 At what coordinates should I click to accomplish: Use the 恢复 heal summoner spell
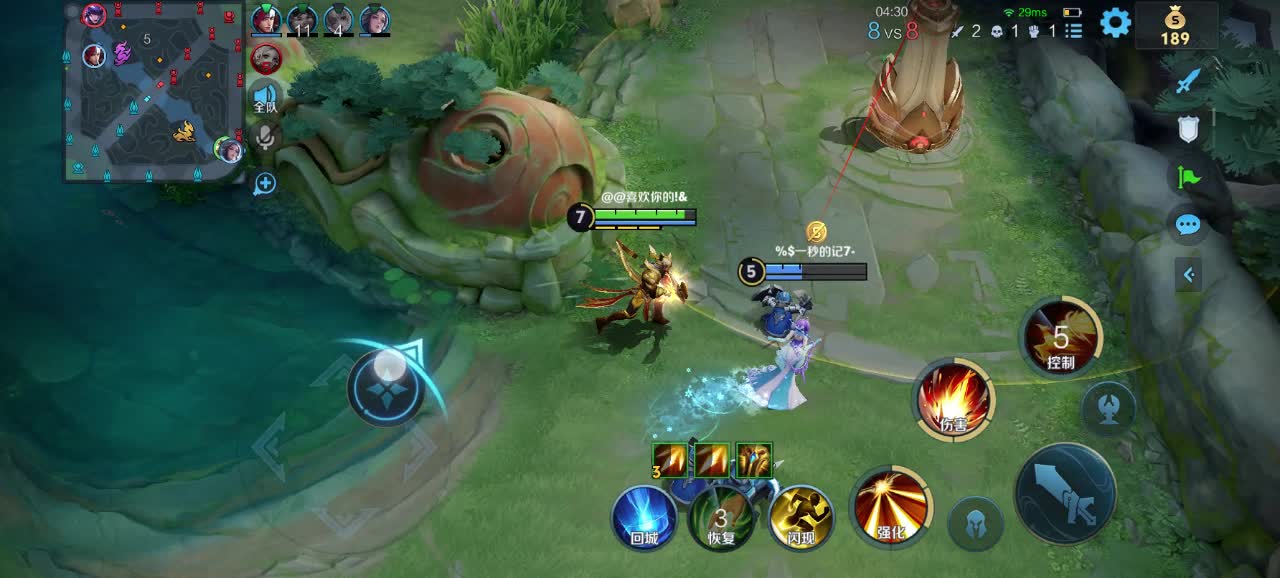721,517
